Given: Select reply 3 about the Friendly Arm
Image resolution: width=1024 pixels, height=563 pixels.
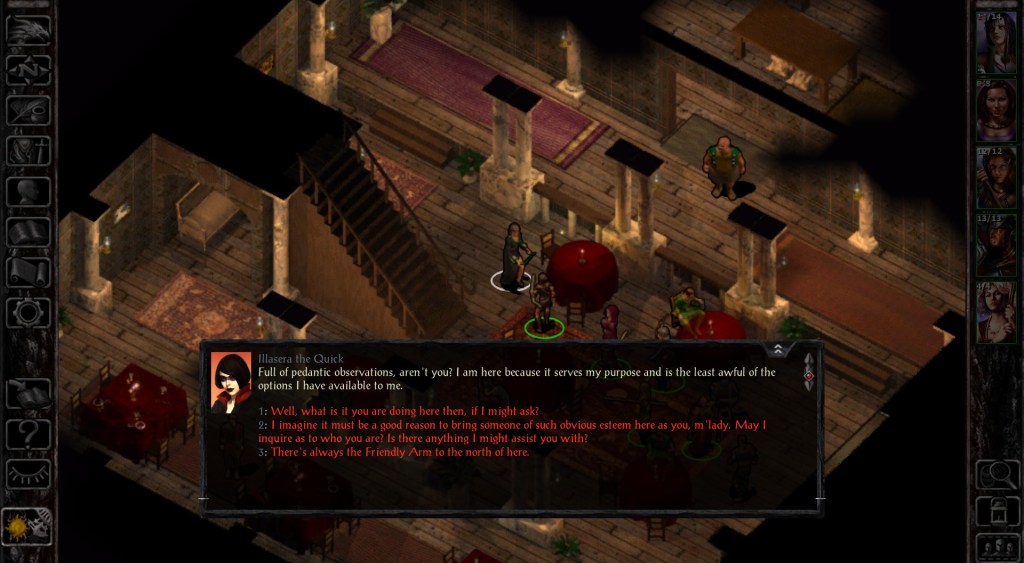Looking at the screenshot, I should point(400,452).
